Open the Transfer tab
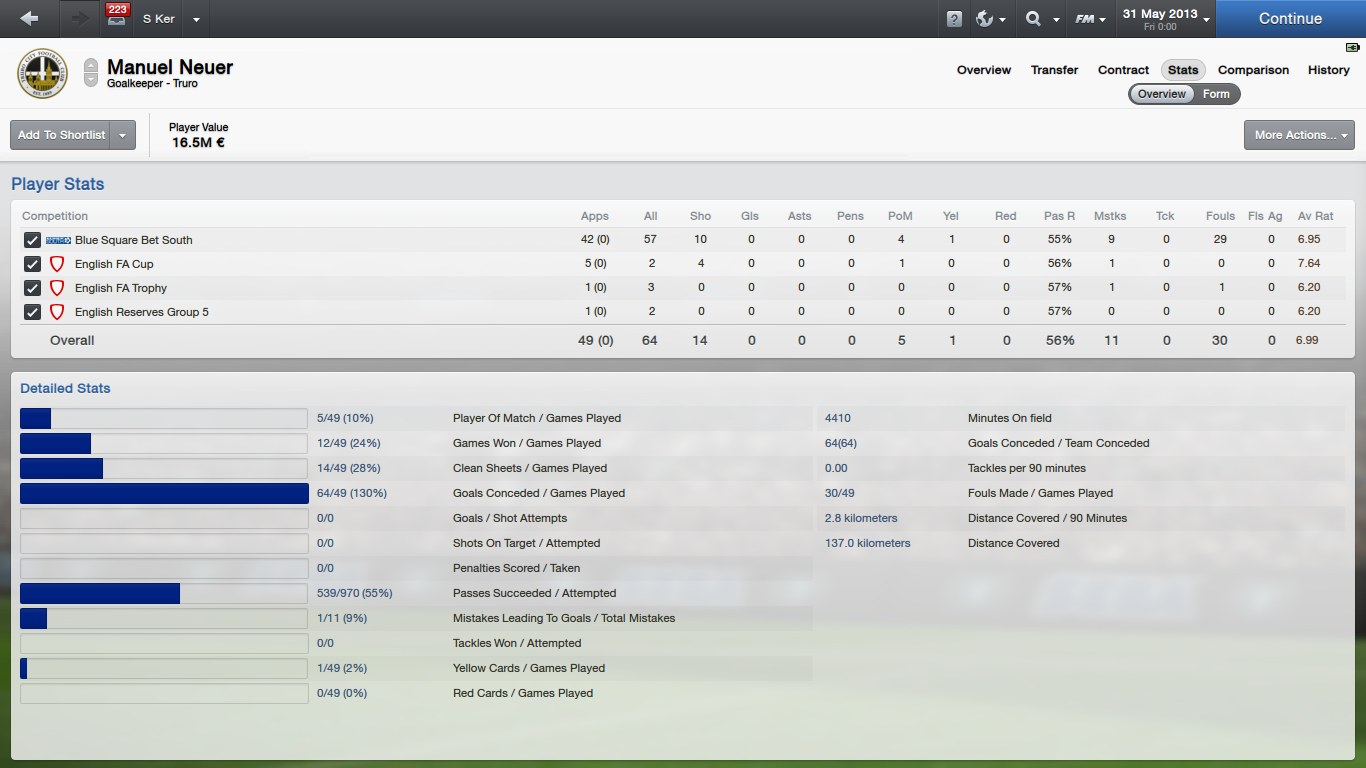The width and height of the screenshot is (1366, 768). (1054, 70)
